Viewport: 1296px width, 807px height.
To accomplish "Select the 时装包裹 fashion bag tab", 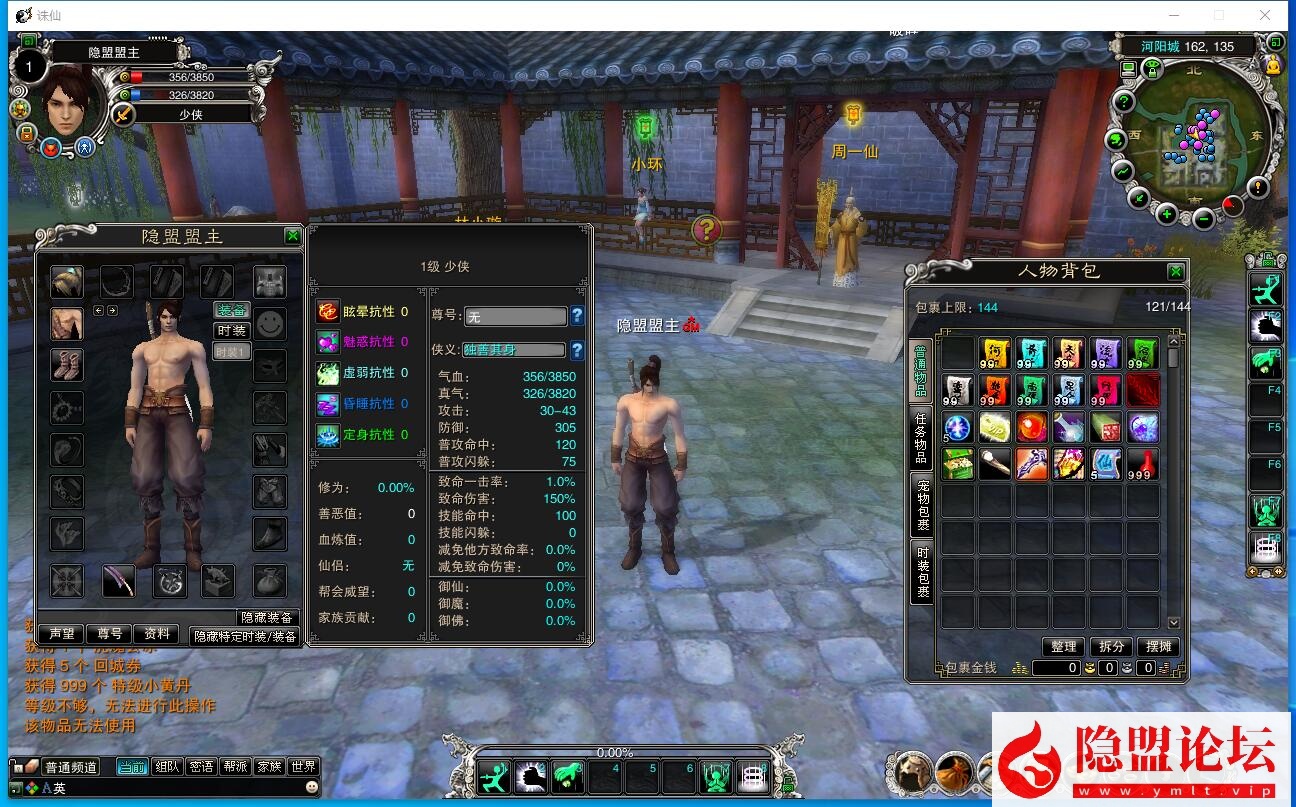I will (921, 572).
